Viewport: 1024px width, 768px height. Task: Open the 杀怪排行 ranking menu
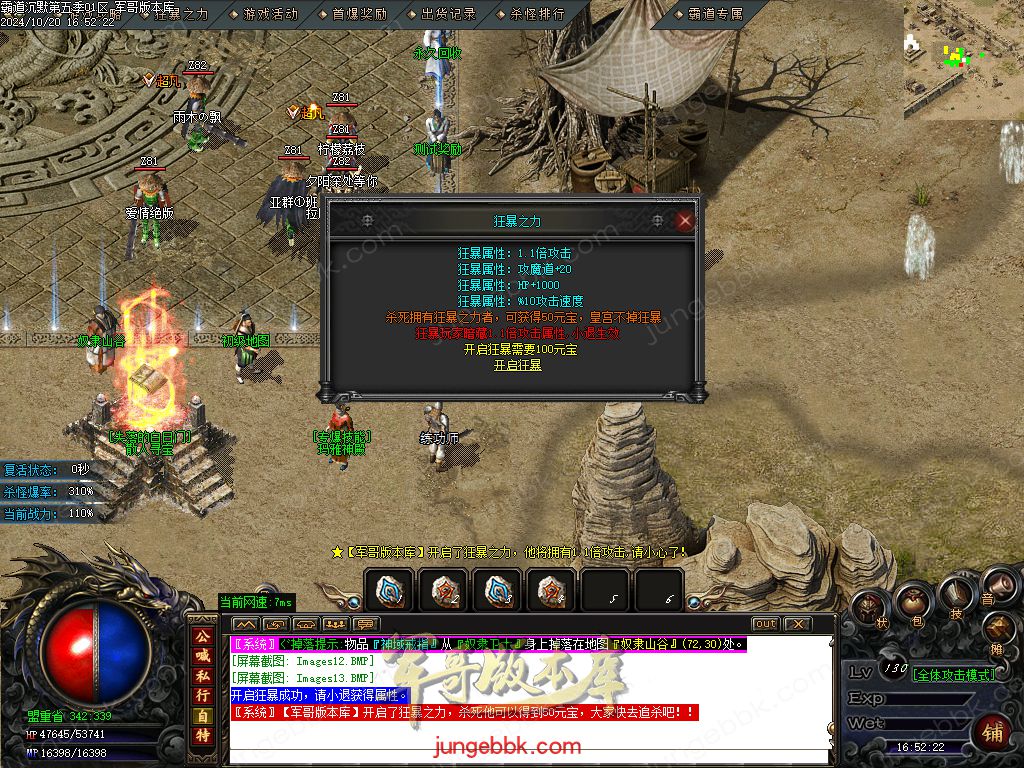click(537, 15)
